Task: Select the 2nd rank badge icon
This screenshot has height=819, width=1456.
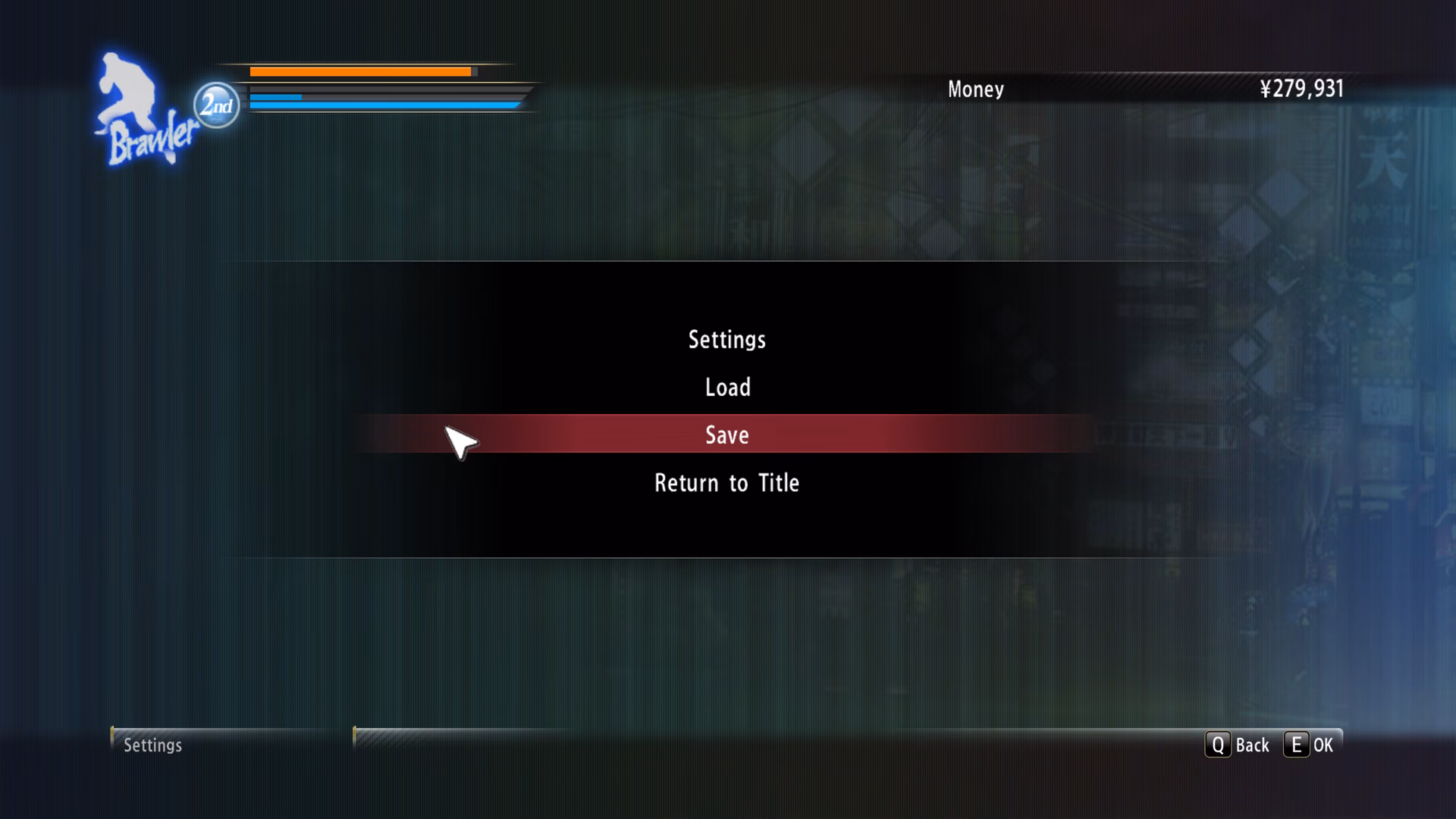Action: pos(215,103)
